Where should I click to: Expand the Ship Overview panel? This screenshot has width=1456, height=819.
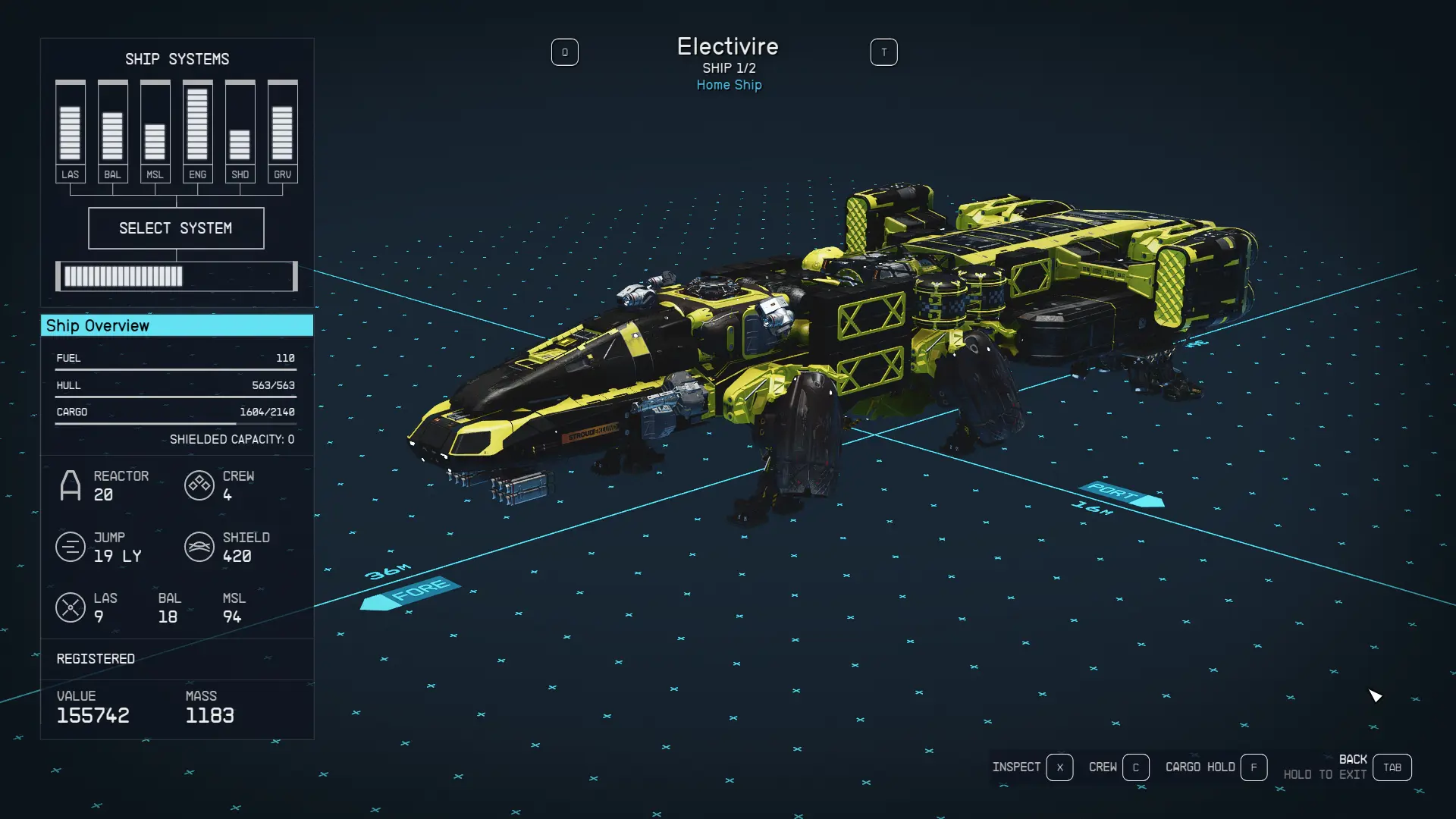coord(176,325)
